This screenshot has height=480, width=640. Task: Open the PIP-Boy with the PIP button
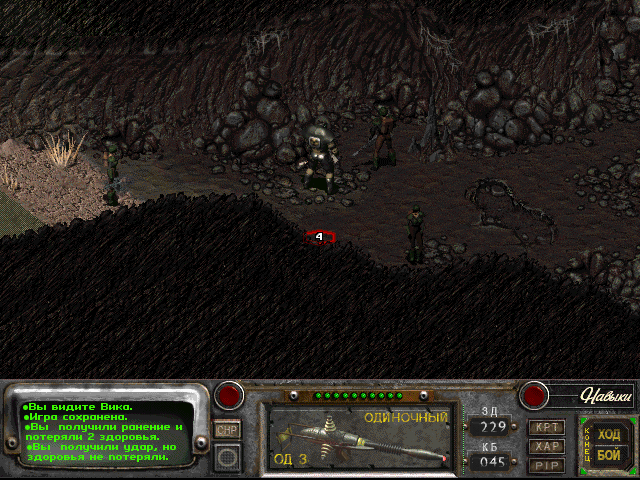coord(547,464)
